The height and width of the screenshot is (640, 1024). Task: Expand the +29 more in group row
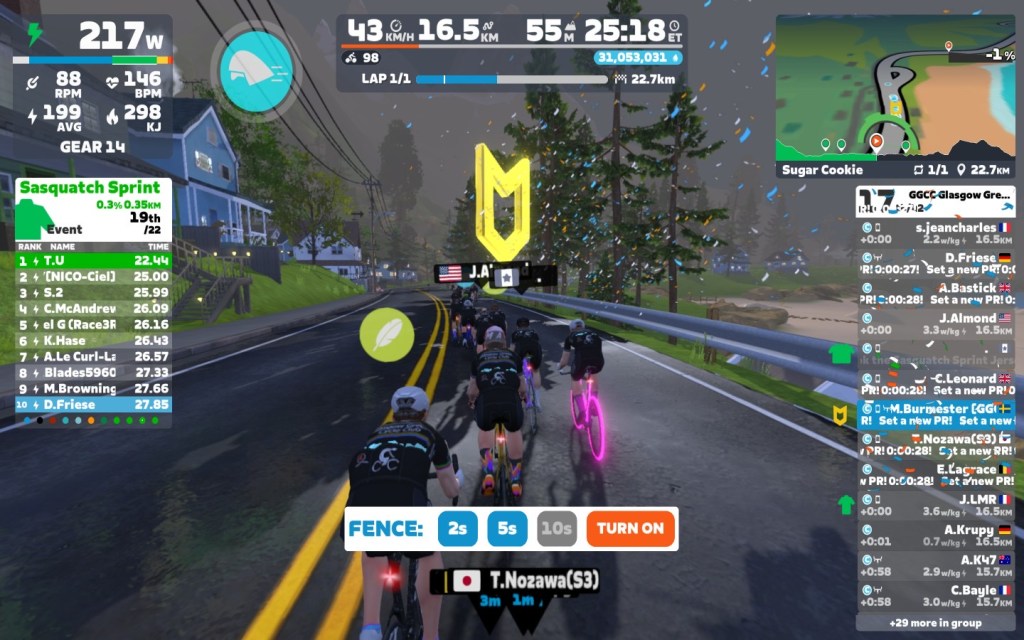click(x=935, y=623)
